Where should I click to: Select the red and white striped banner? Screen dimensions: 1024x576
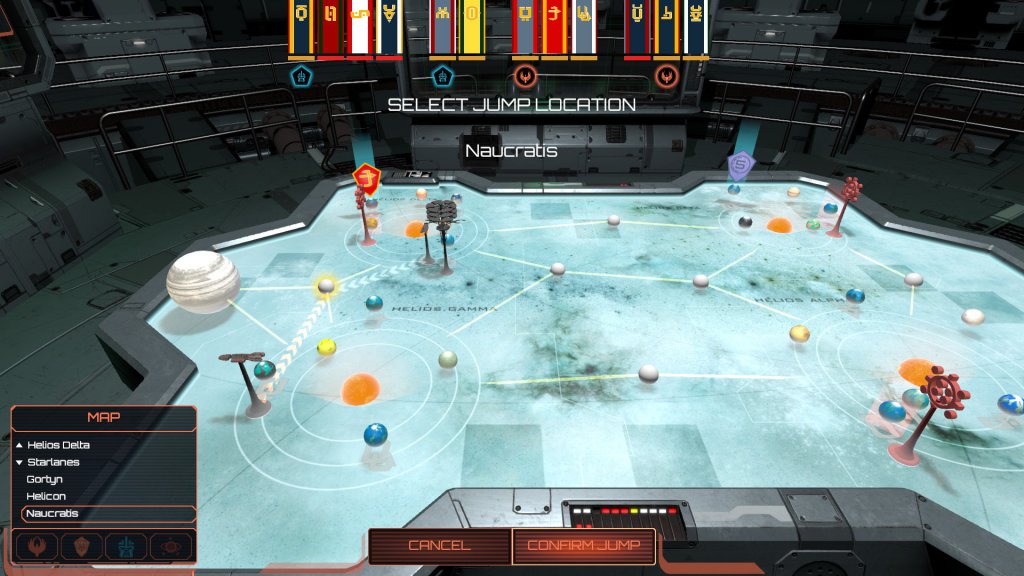click(359, 27)
